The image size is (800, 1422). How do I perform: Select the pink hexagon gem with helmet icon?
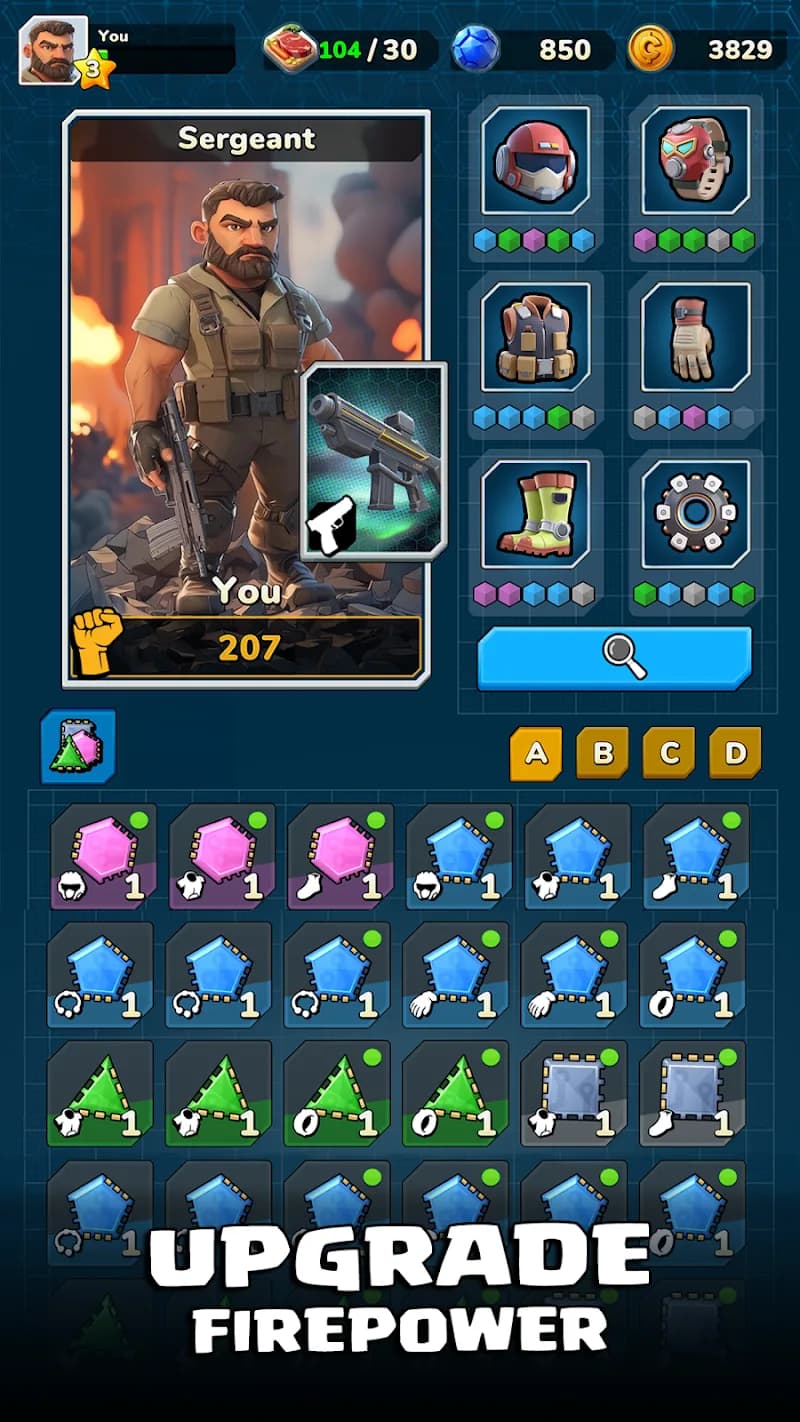(103, 856)
